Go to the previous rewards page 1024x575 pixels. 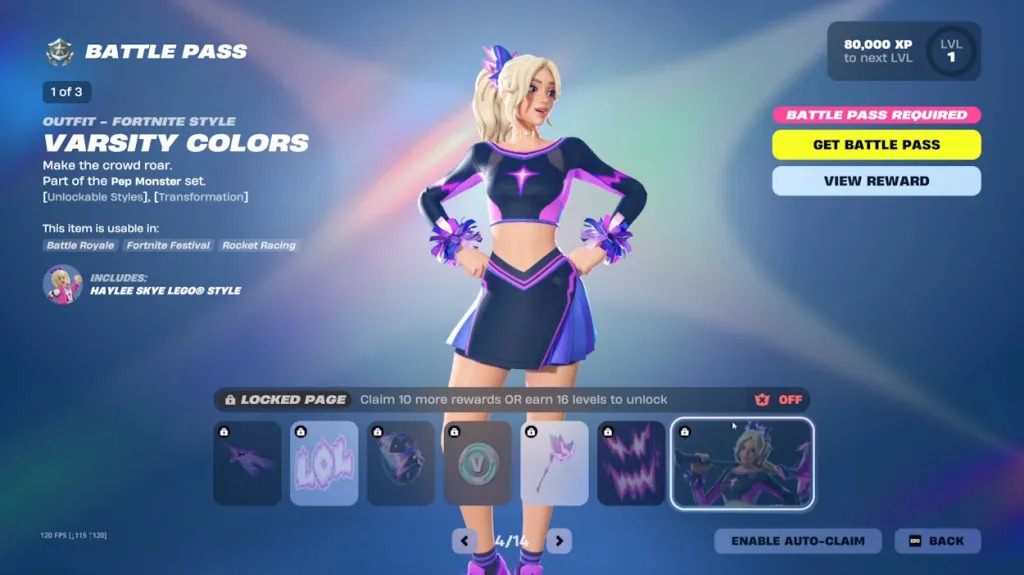tap(464, 541)
